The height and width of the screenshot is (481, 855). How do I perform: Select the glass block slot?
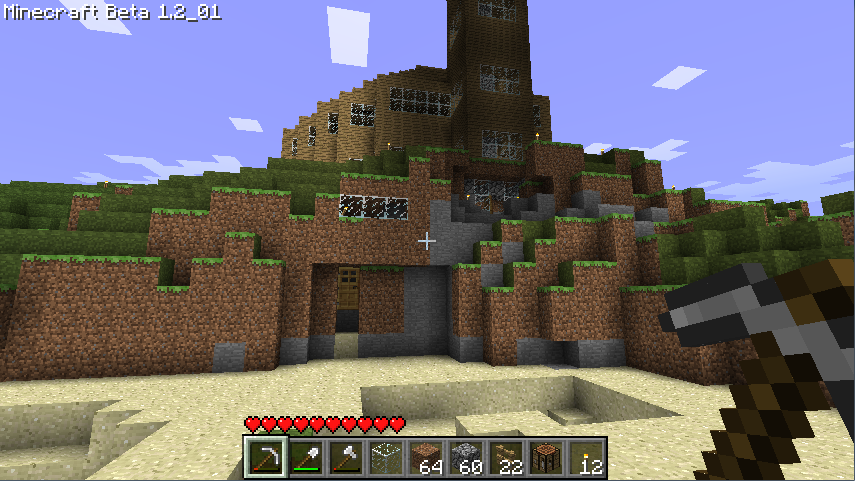385,458
